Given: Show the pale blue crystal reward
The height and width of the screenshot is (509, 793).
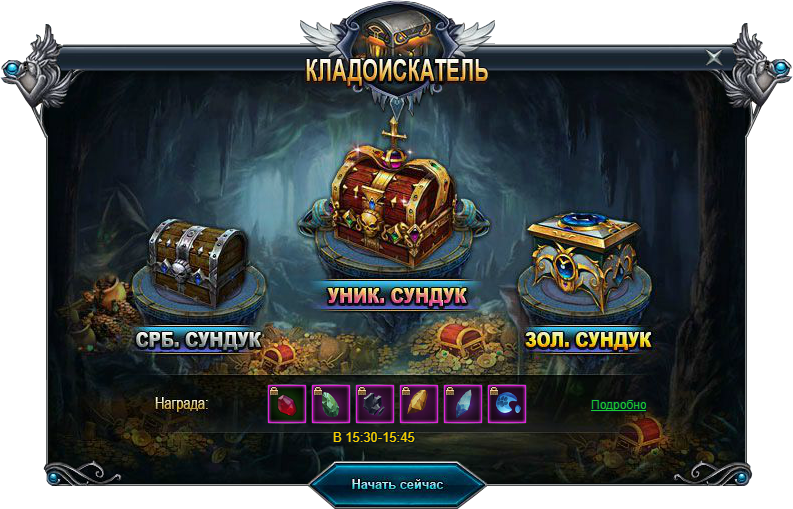Looking at the screenshot, I should pyautogui.click(x=462, y=404).
